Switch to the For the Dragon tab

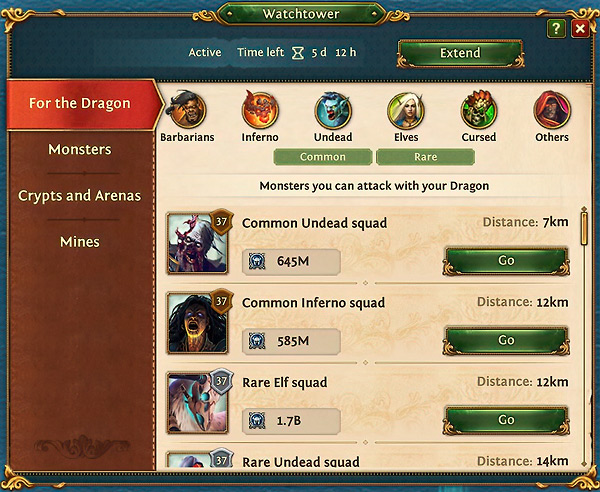[80, 104]
